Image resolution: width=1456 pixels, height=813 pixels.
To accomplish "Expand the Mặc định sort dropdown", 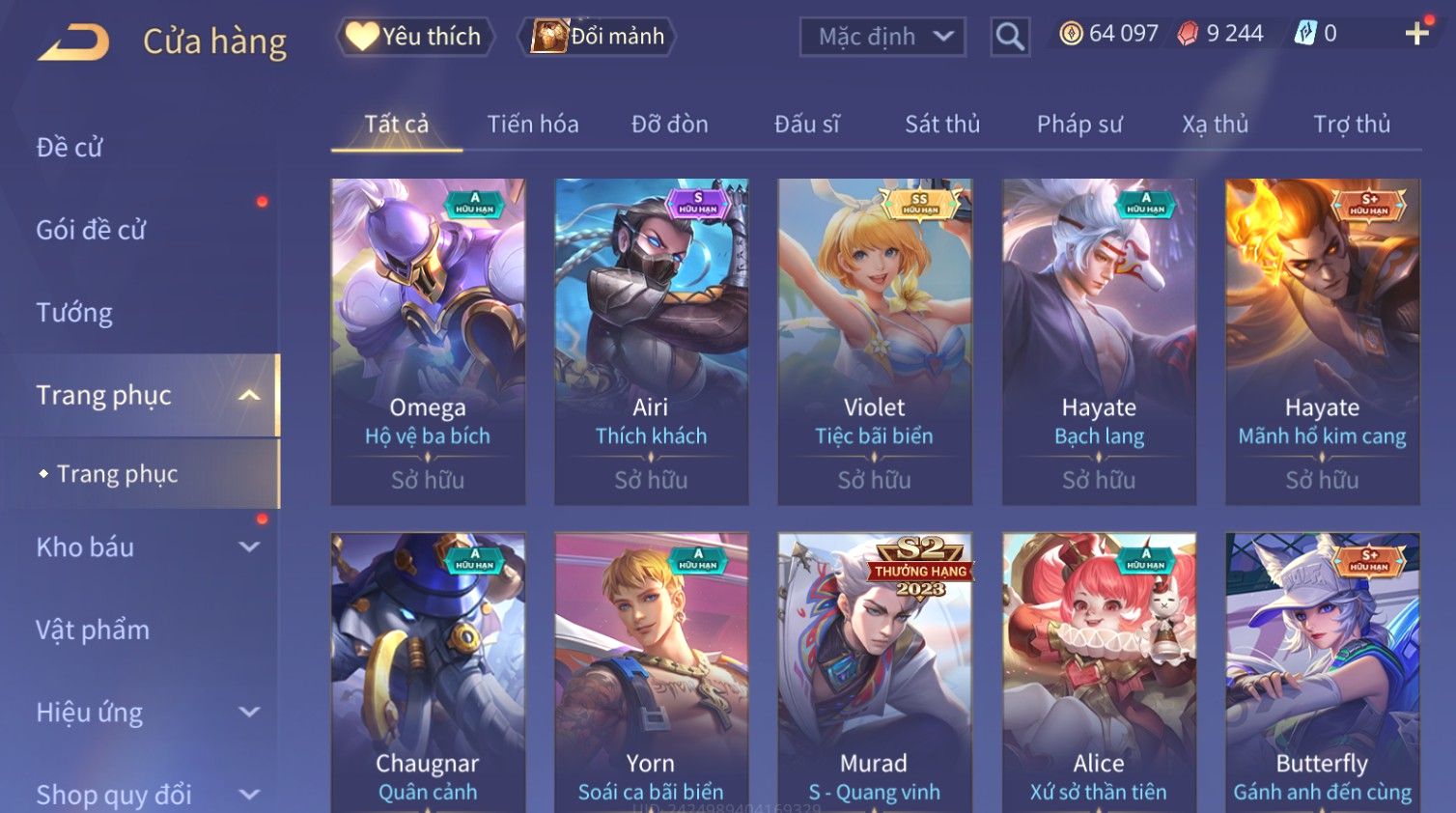I will click(x=882, y=37).
